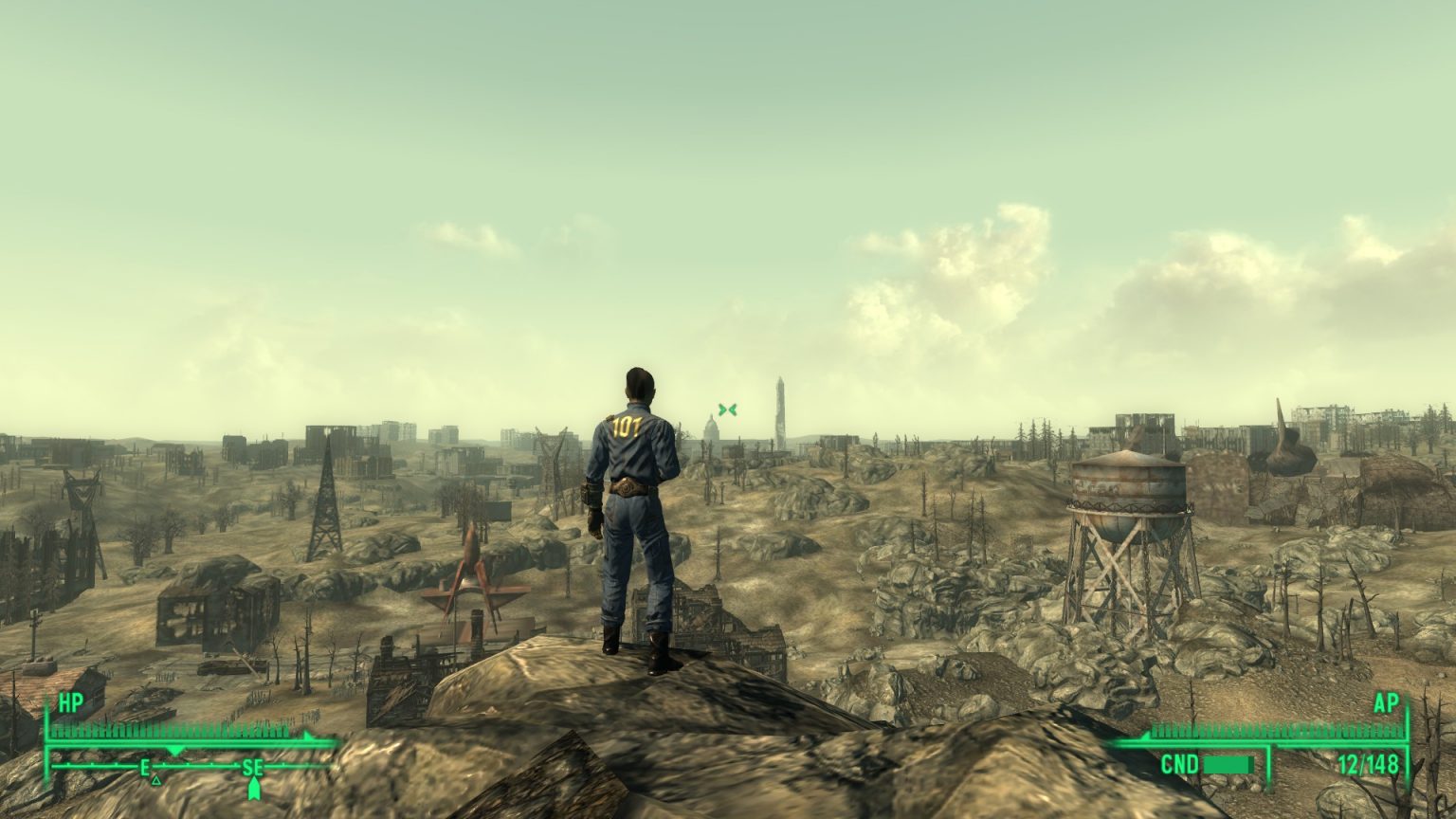Click the green crosshair reticle

point(728,409)
